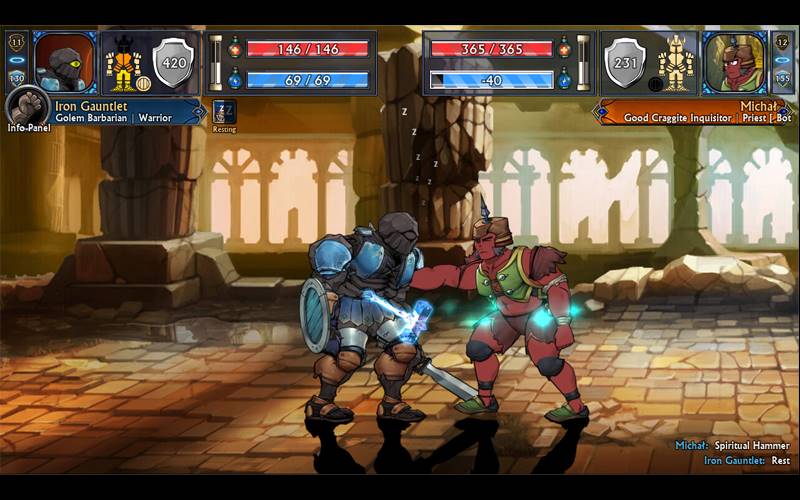View Michał's golden armor figure diagram

click(x=676, y=62)
